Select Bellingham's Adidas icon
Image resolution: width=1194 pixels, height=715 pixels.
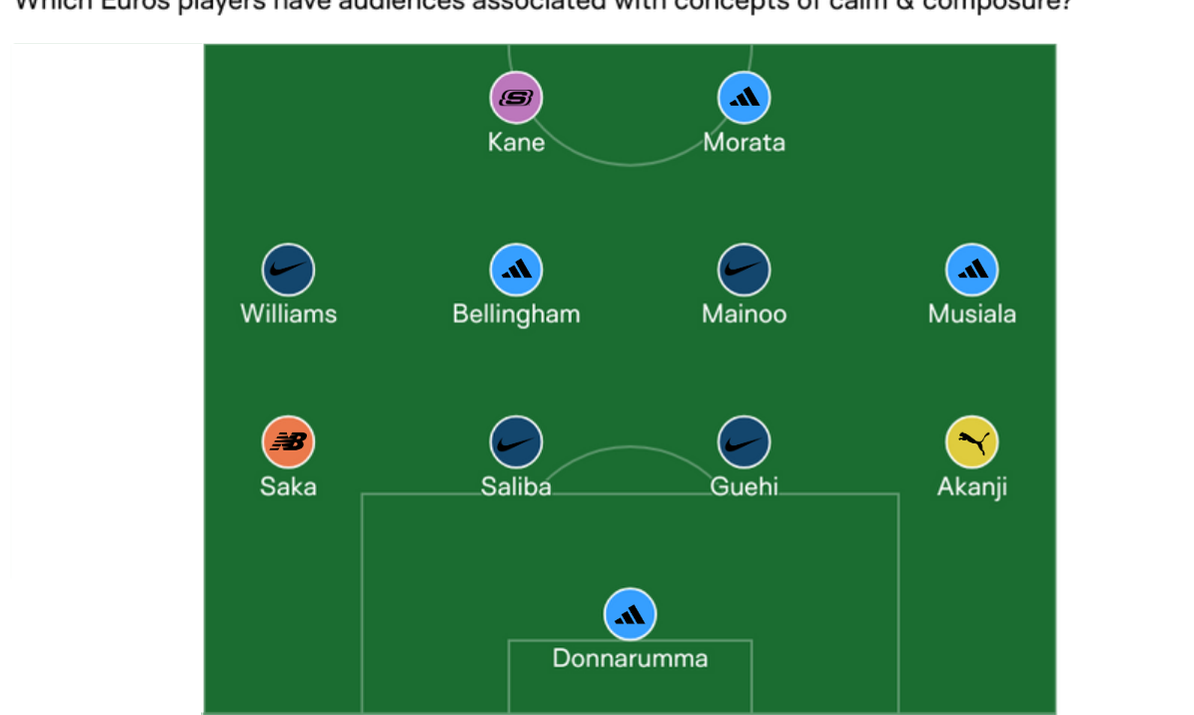click(x=516, y=270)
